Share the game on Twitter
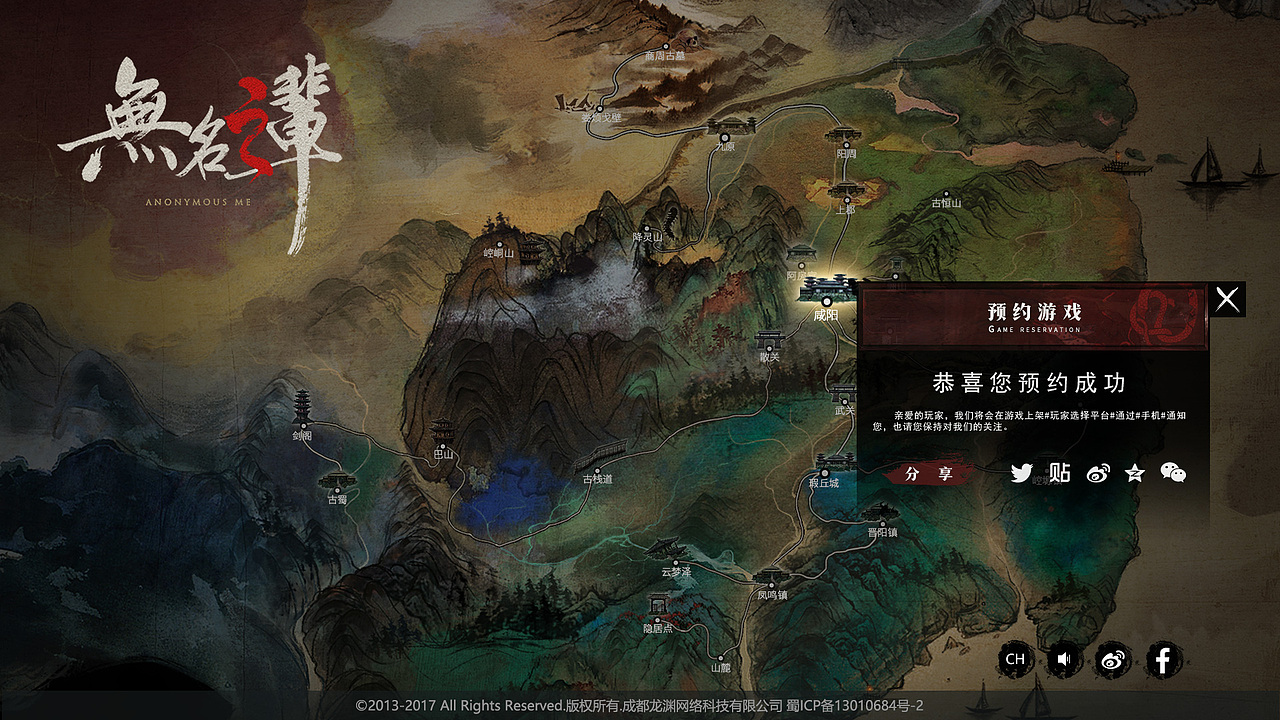1280x720 pixels. tap(1021, 473)
